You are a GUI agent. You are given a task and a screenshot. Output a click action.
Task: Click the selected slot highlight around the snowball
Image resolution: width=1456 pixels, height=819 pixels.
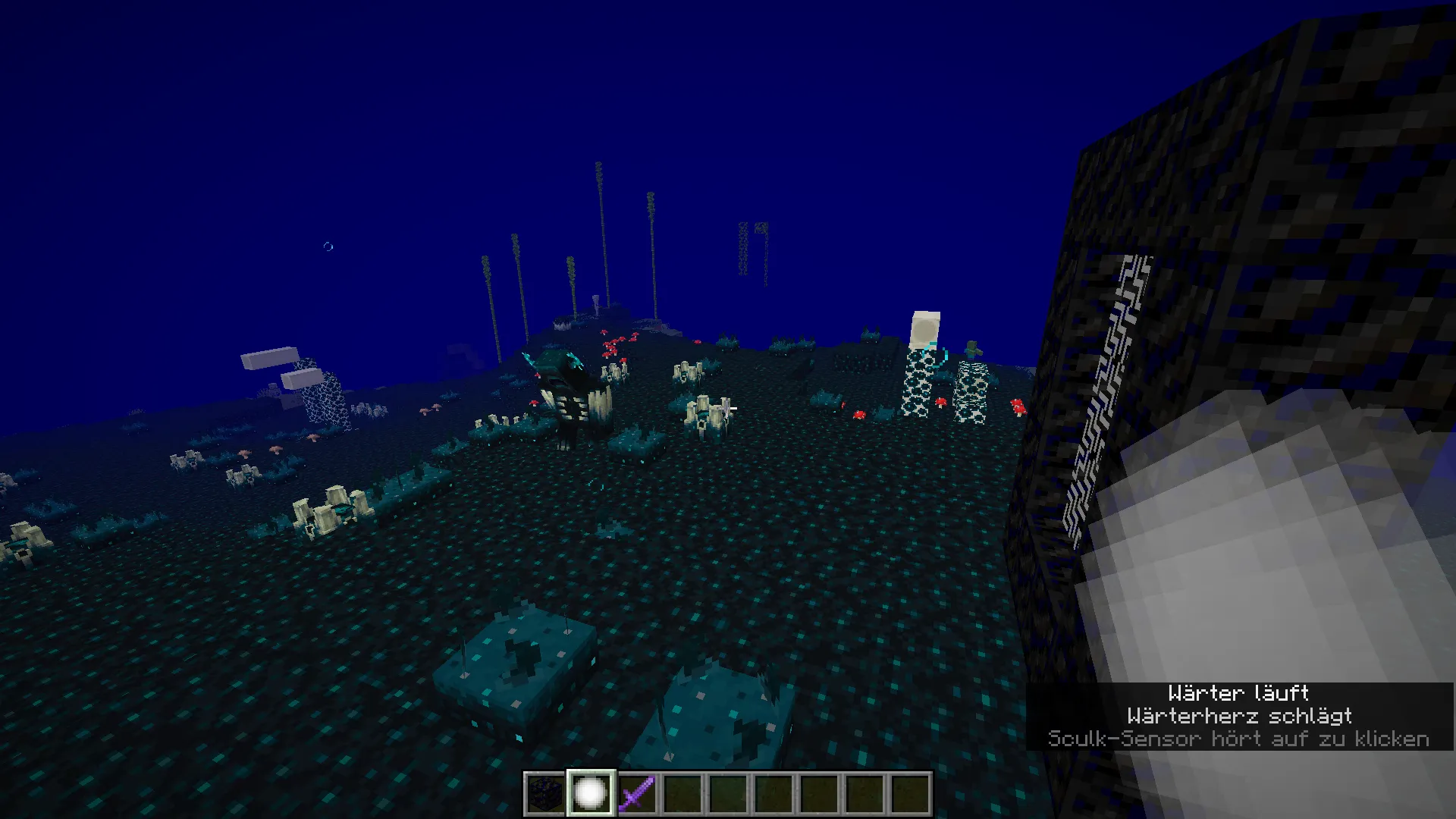[x=591, y=770]
